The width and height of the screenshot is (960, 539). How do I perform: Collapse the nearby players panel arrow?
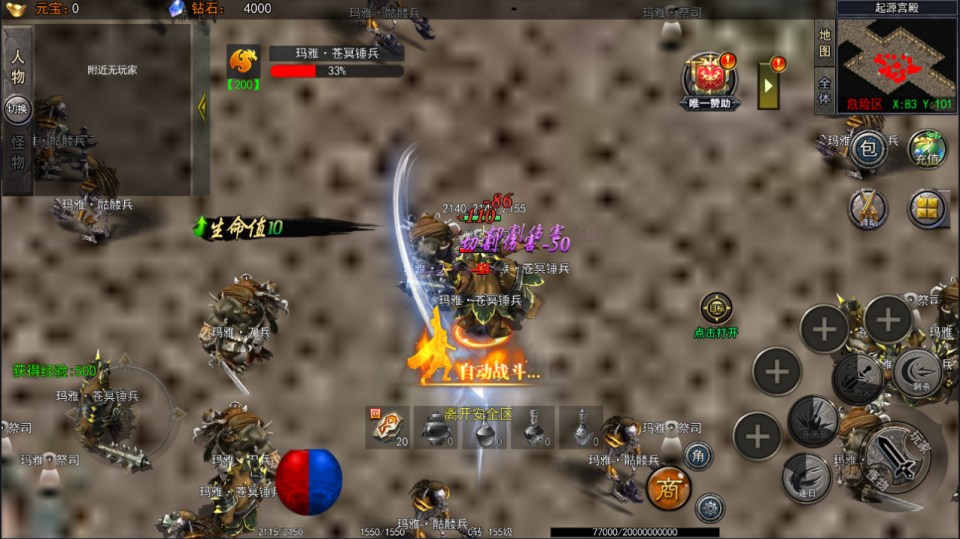201,107
